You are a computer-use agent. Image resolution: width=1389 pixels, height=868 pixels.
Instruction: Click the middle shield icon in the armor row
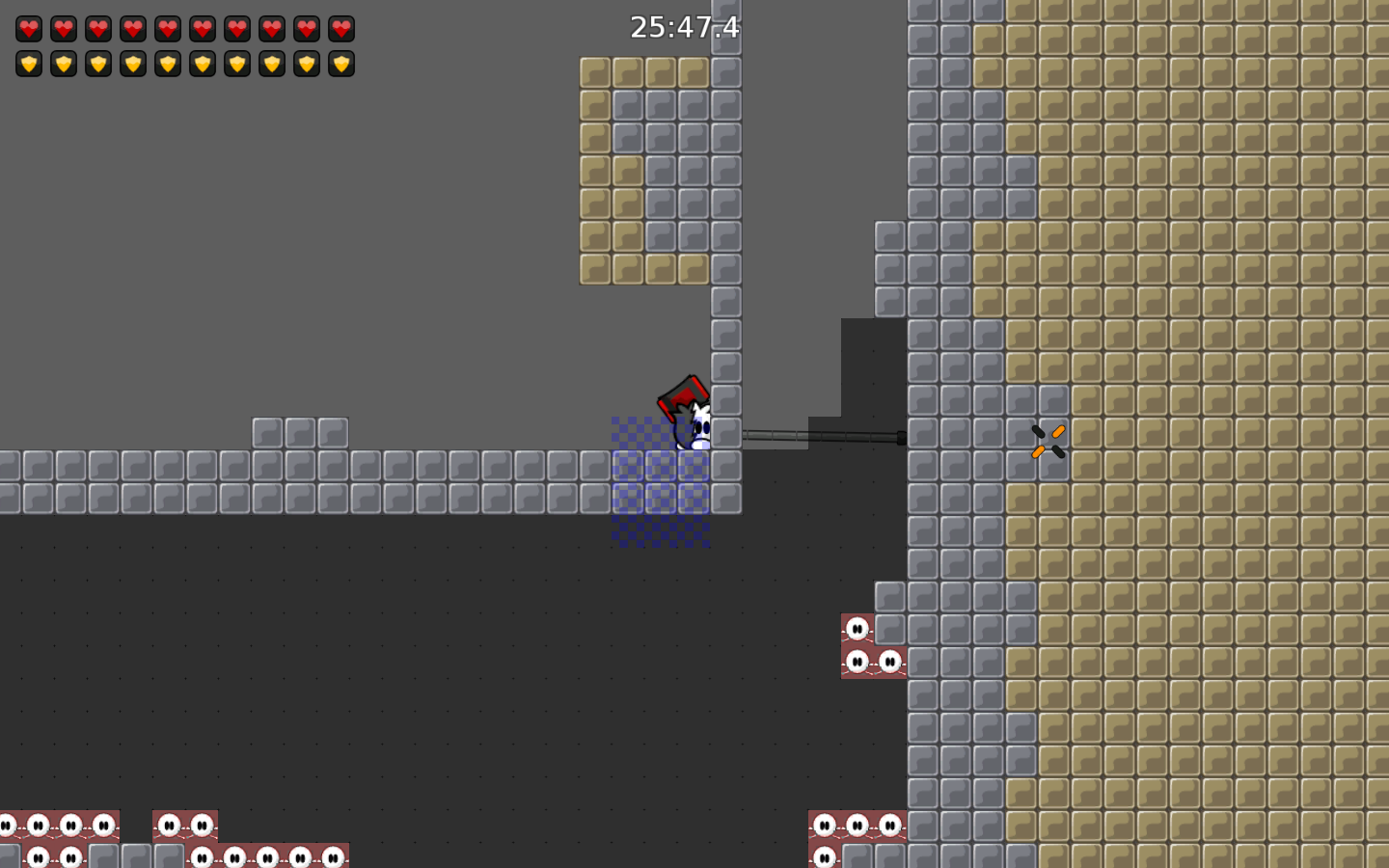tap(169, 64)
